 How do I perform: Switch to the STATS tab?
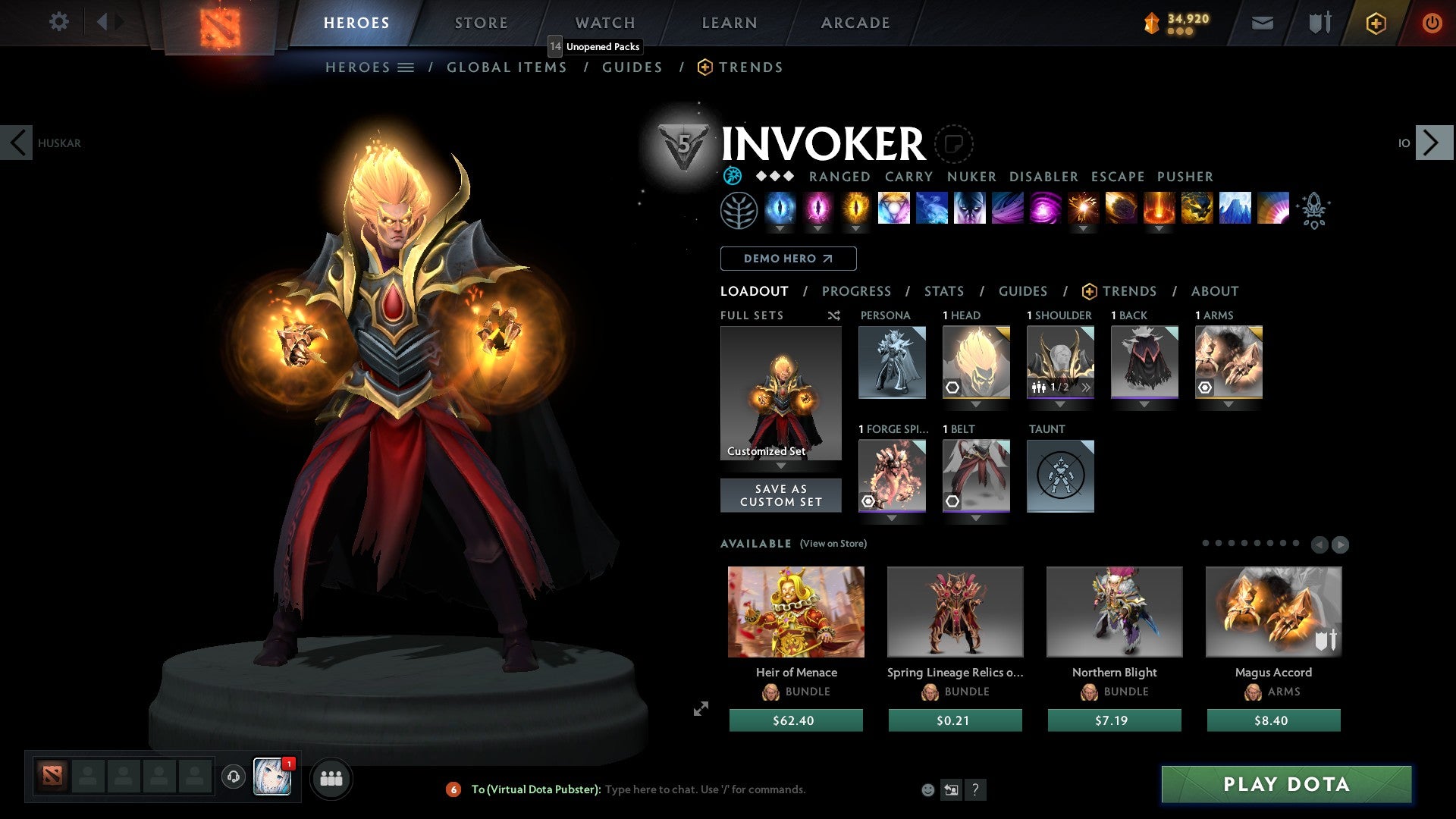[943, 291]
